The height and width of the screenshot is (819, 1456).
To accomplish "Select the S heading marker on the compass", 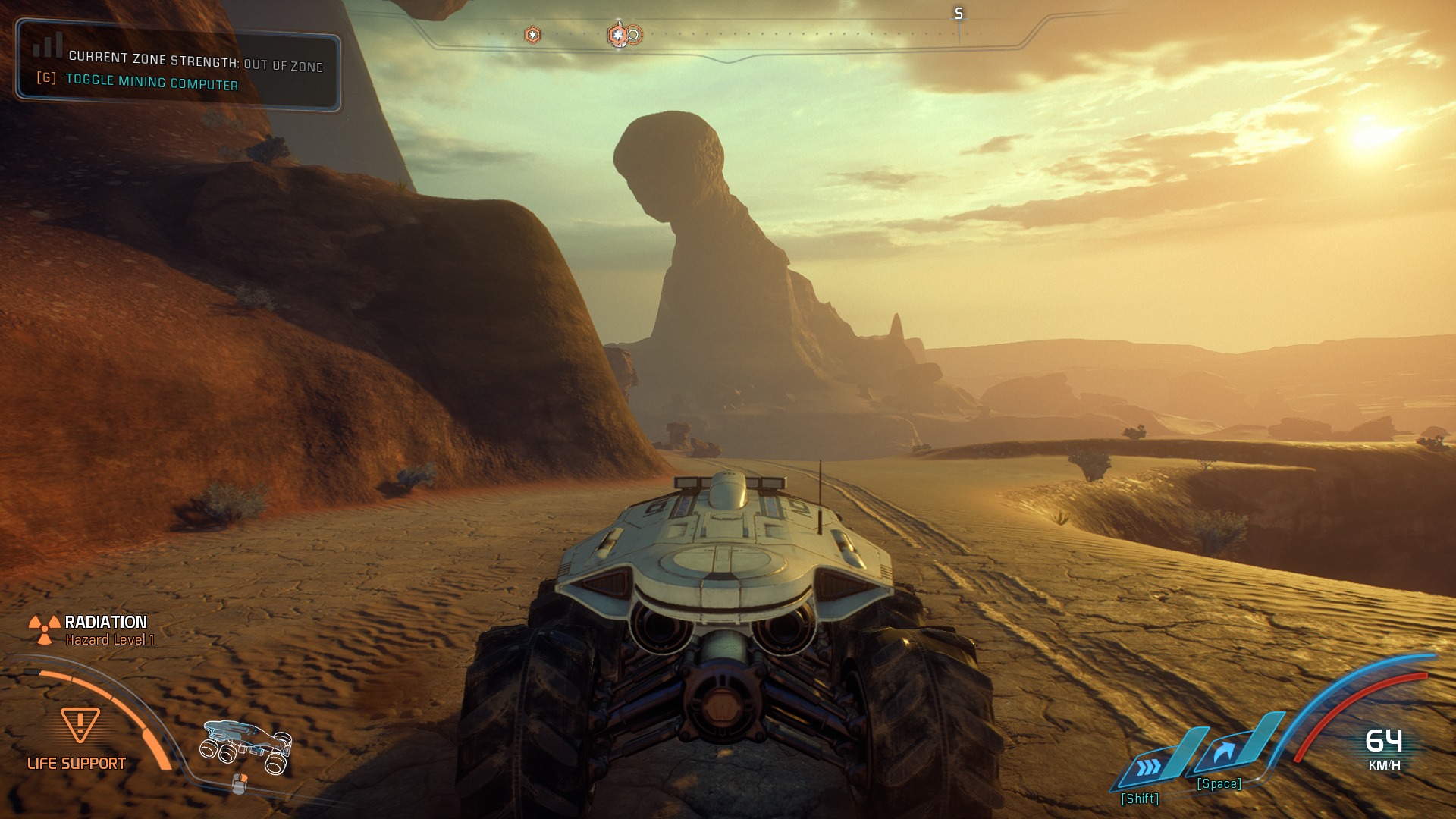I will [958, 12].
